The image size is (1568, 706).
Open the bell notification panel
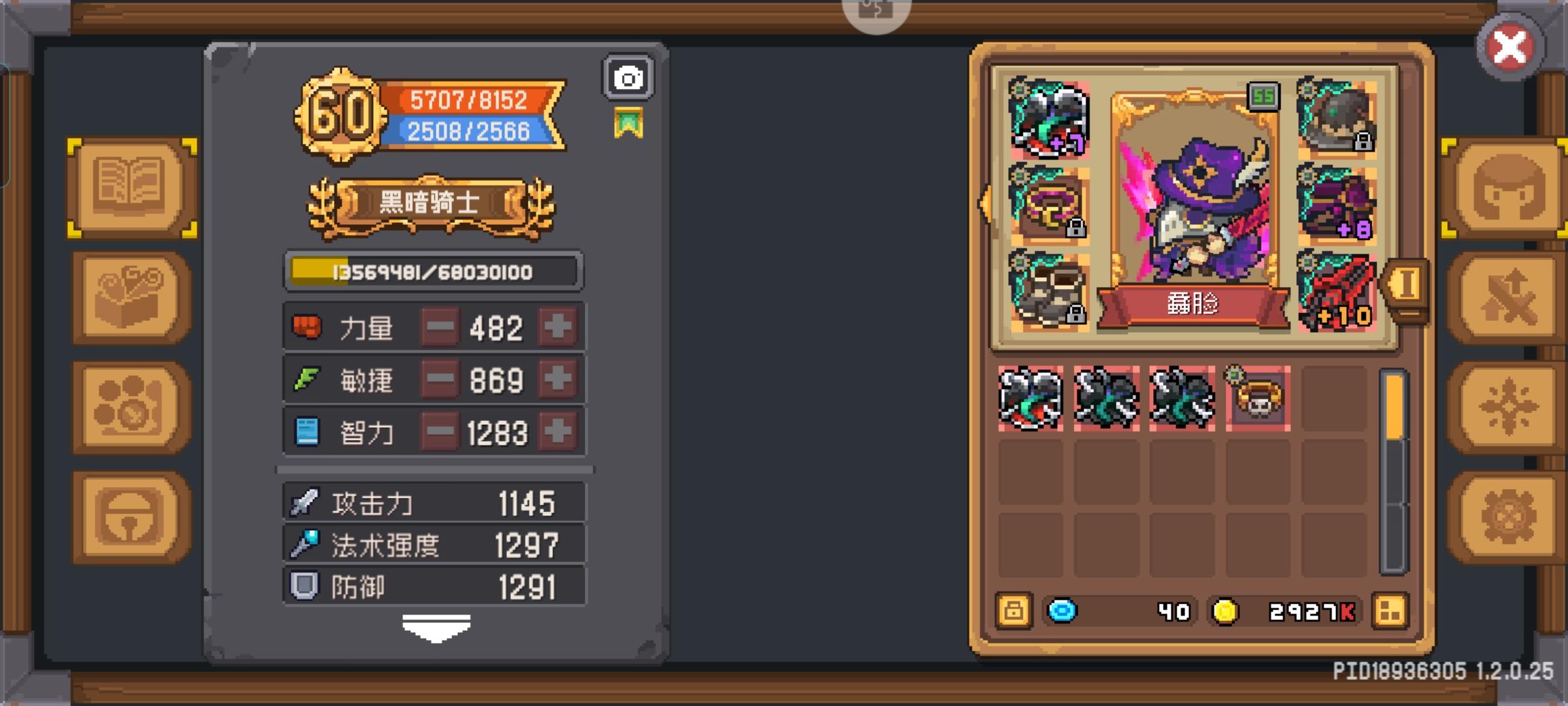(128, 513)
